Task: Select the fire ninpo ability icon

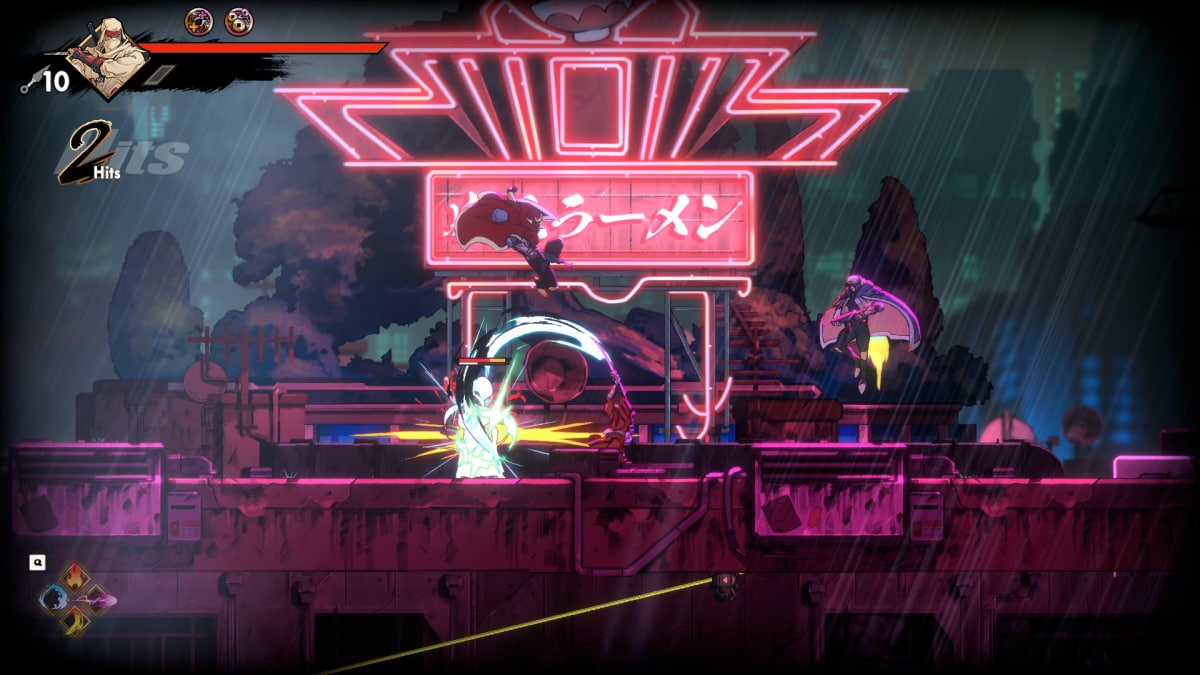Action: (76, 578)
